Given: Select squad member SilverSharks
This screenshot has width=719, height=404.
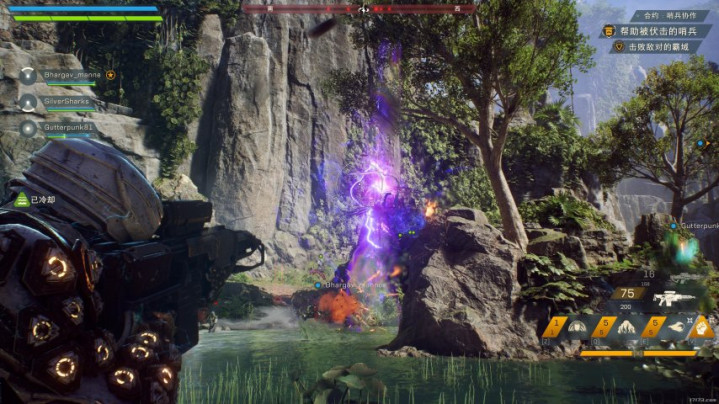Looking at the screenshot, I should coord(66,101).
